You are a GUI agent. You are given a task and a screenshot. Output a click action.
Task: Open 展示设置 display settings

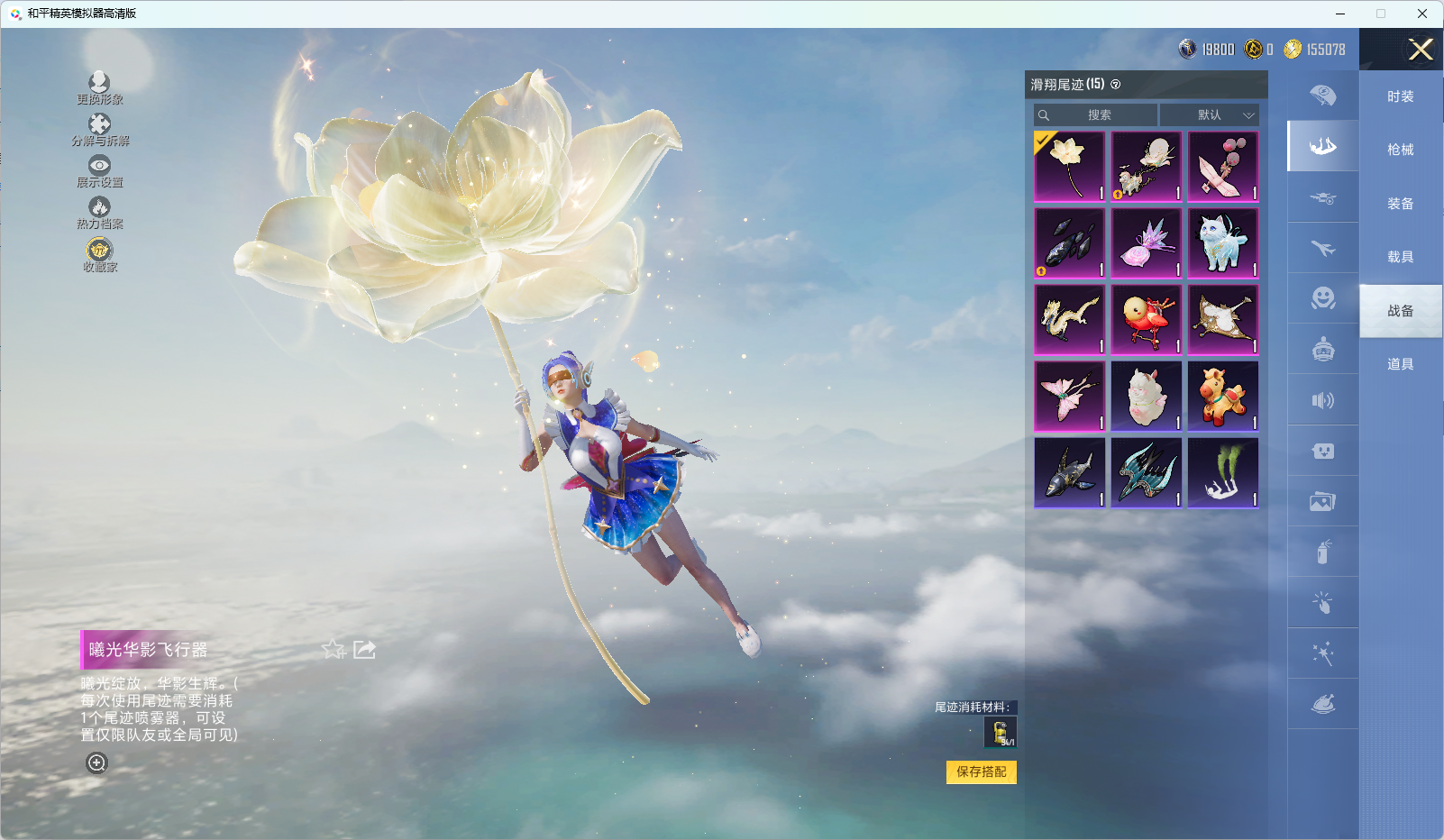pyautogui.click(x=99, y=171)
